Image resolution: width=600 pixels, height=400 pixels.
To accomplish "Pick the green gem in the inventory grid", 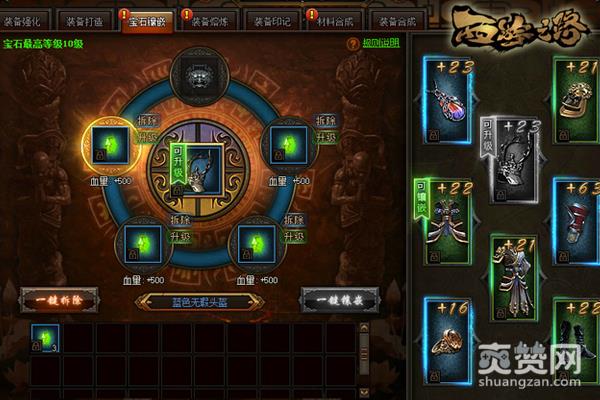I will click(x=46, y=338).
